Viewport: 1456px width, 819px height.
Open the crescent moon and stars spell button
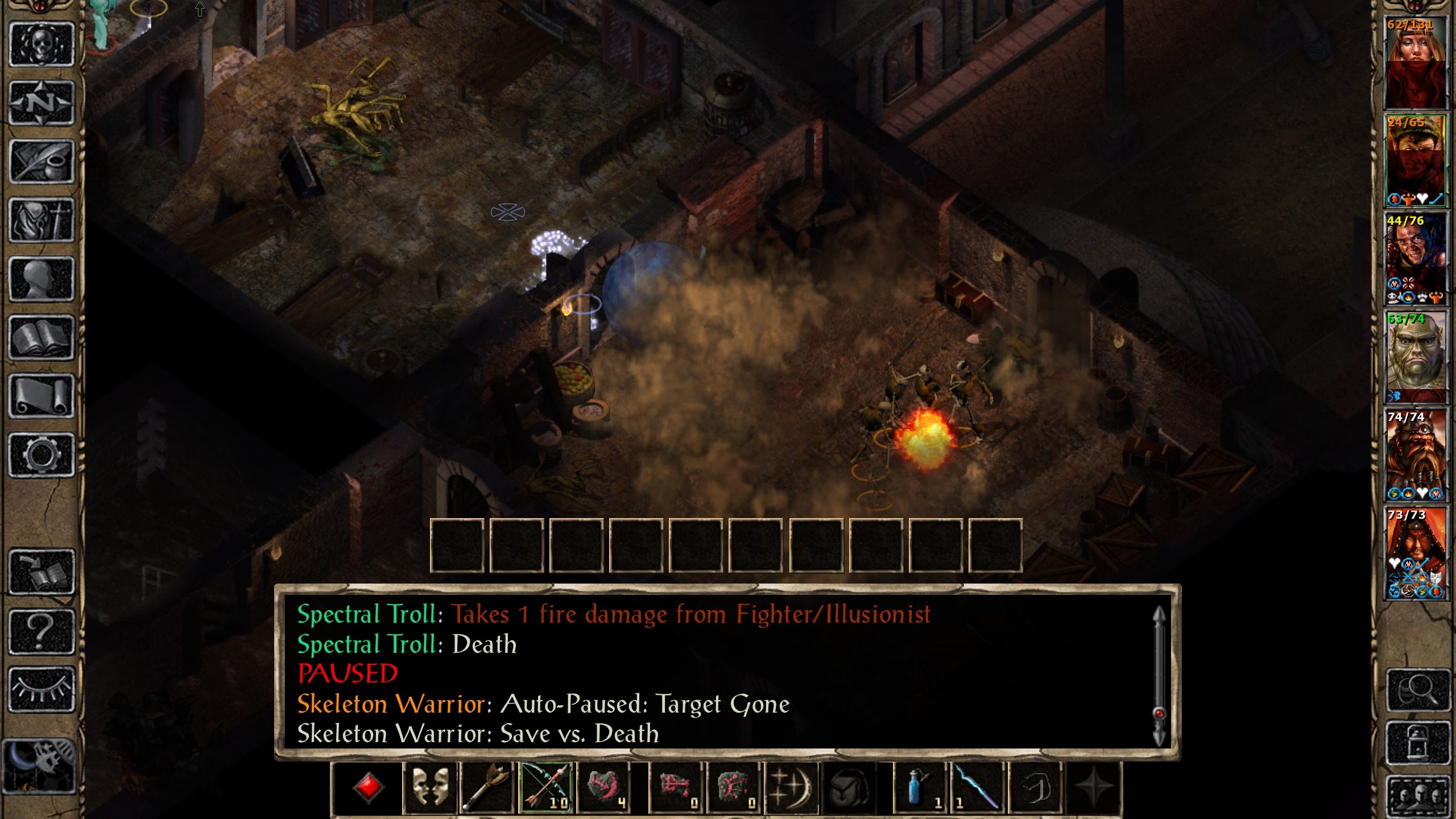(792, 788)
